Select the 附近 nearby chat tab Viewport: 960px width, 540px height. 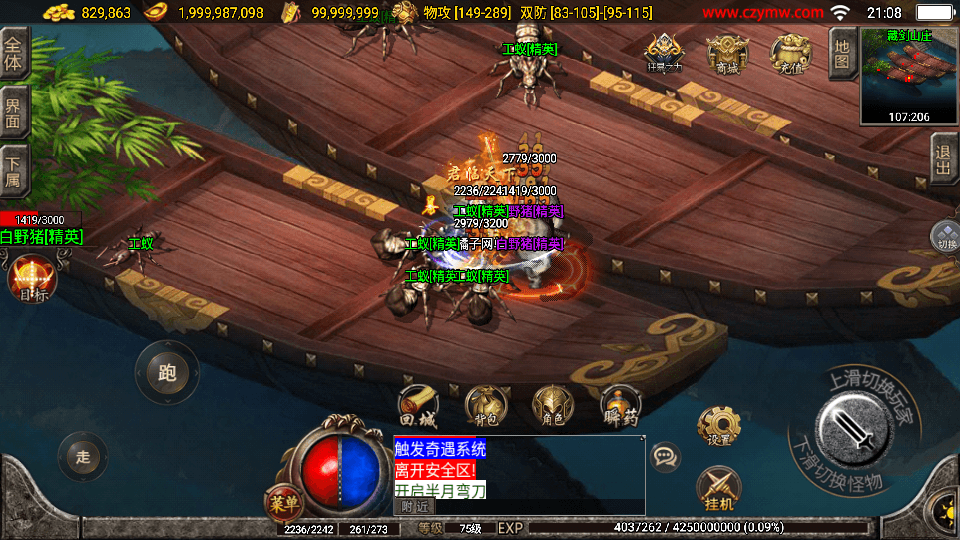(x=414, y=507)
